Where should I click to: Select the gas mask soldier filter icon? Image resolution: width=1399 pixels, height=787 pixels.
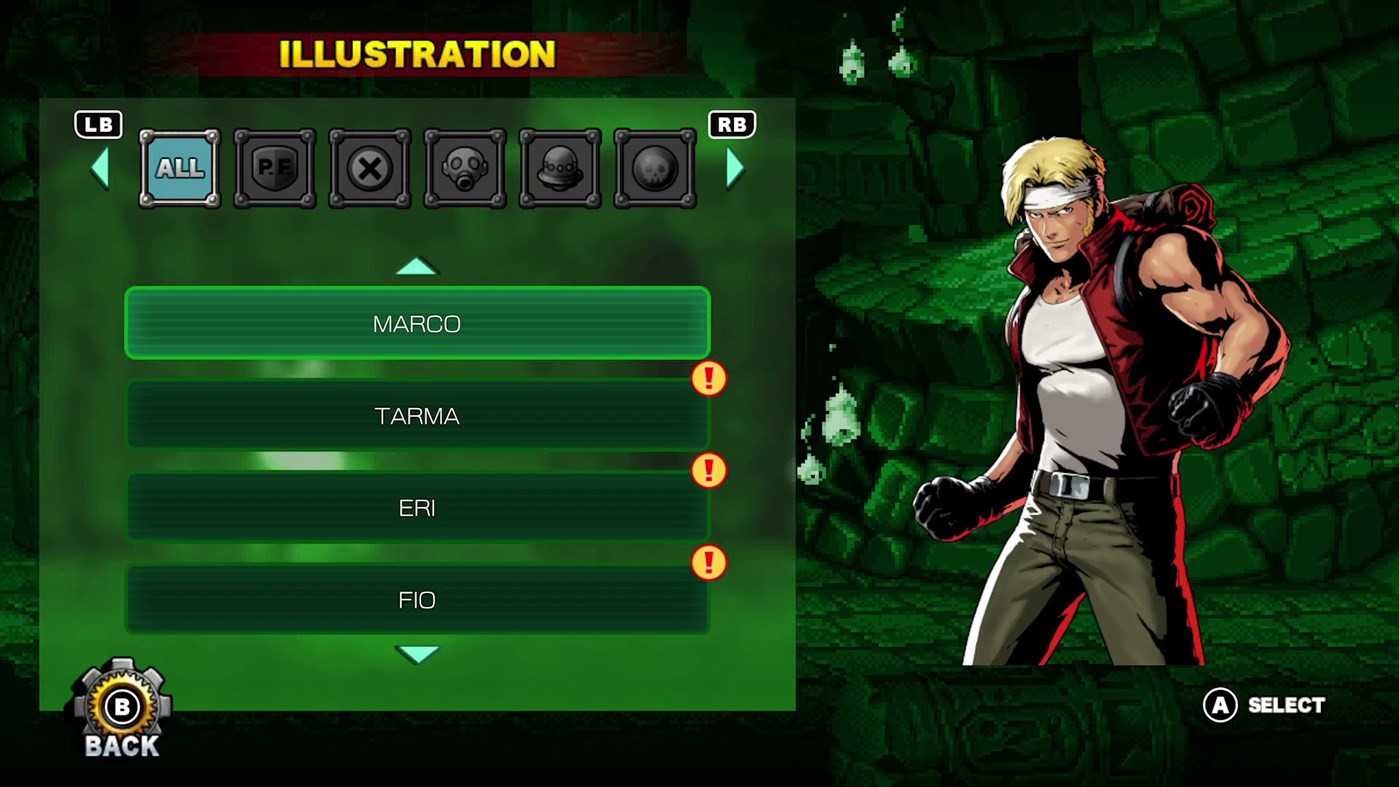(x=464, y=167)
